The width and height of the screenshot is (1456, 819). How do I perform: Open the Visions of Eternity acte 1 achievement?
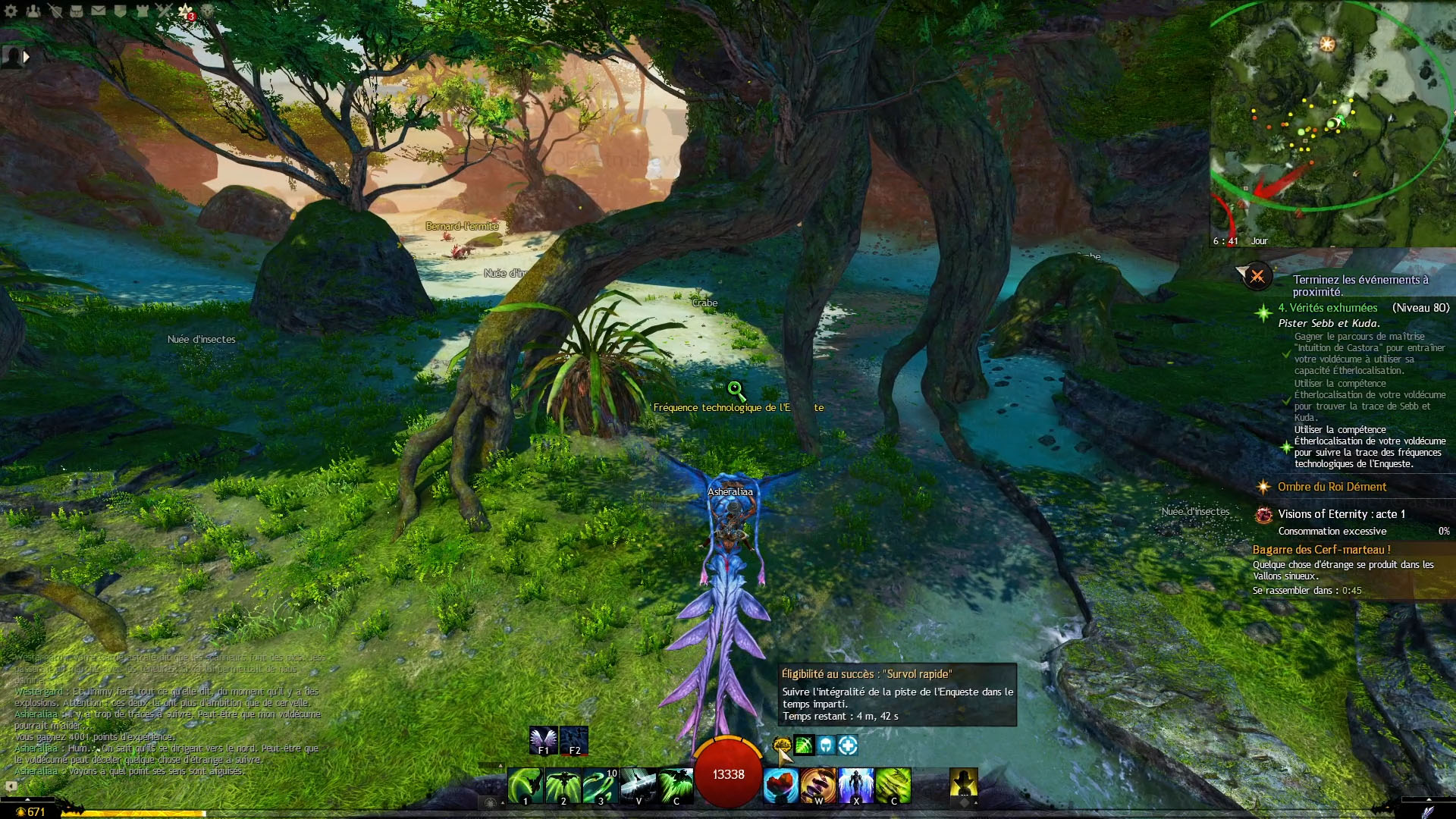coord(1341,514)
